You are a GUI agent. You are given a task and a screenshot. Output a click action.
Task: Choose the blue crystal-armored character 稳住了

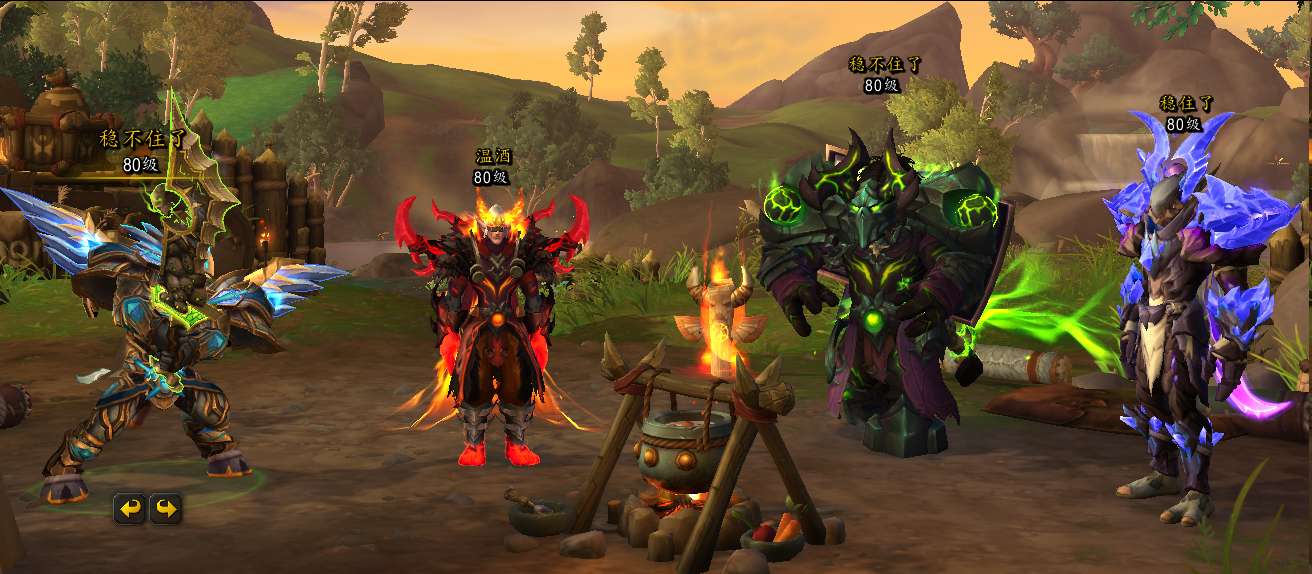(1180, 320)
